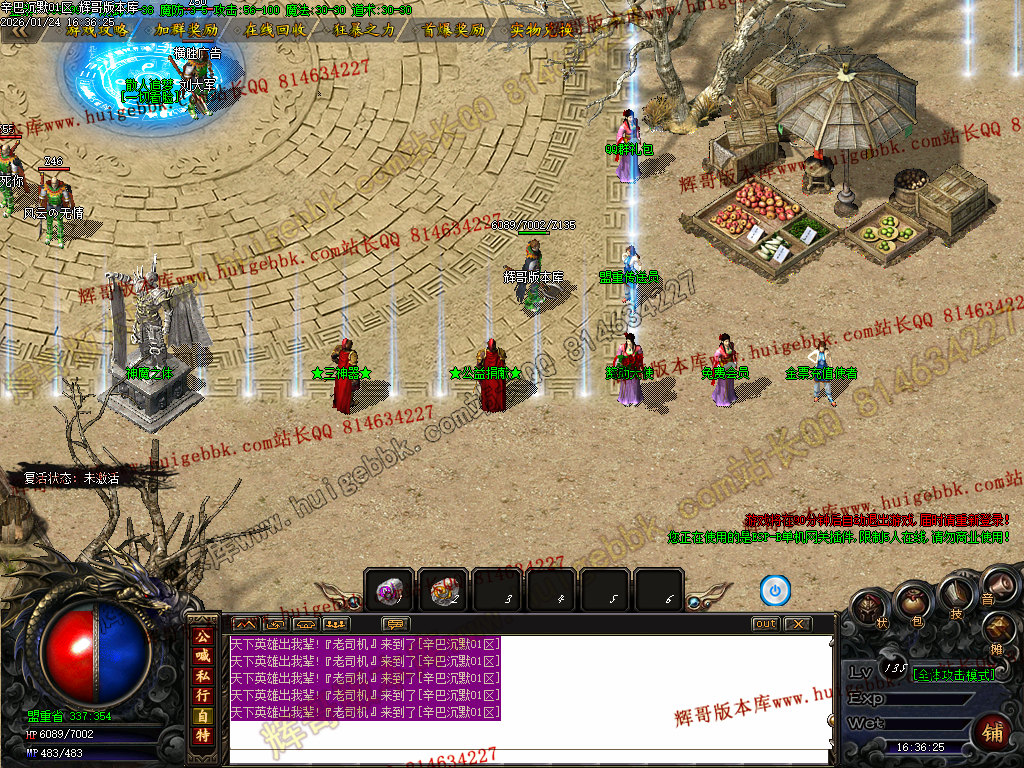Open the bag inventory icon (包)
Image resolution: width=1024 pixels, height=768 pixels.
click(912, 601)
